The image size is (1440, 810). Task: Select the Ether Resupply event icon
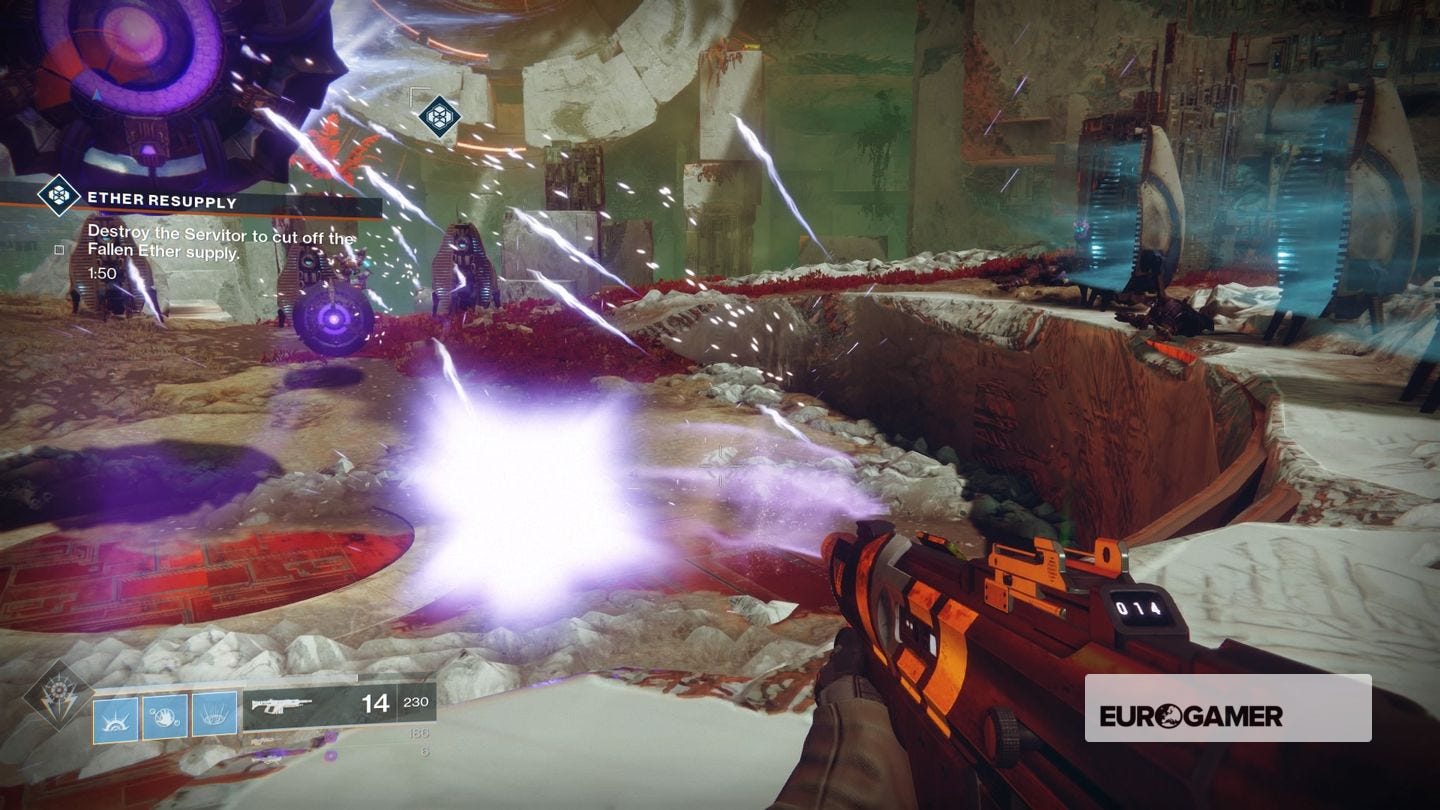click(58, 193)
